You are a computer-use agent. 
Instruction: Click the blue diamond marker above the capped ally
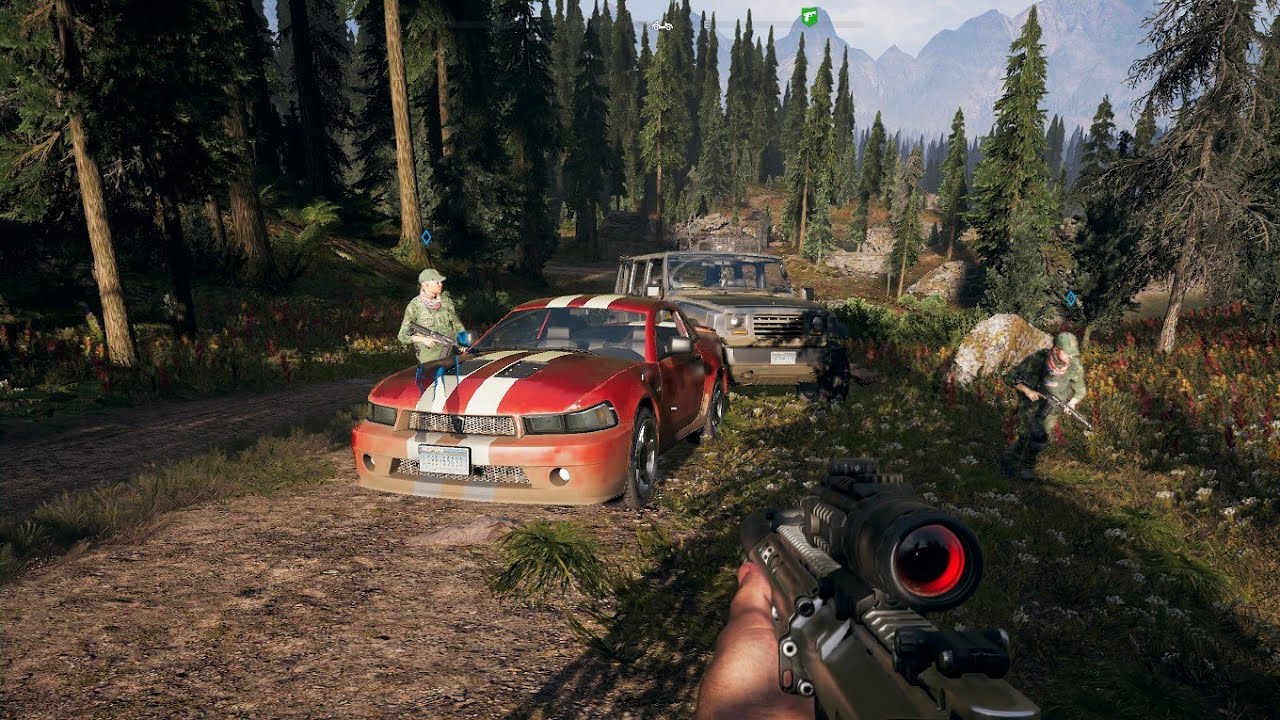tap(427, 238)
